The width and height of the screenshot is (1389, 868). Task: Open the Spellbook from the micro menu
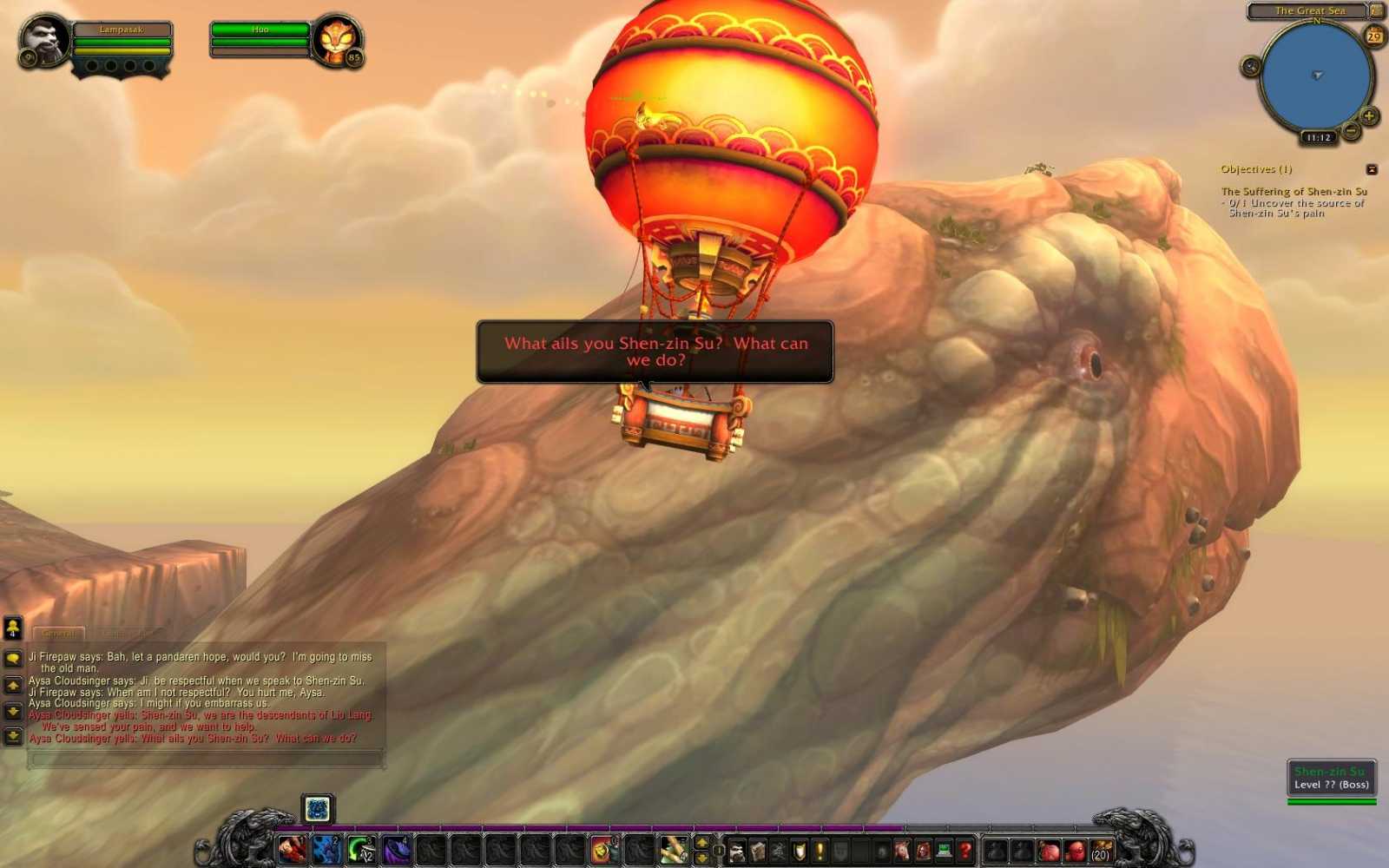point(757,849)
